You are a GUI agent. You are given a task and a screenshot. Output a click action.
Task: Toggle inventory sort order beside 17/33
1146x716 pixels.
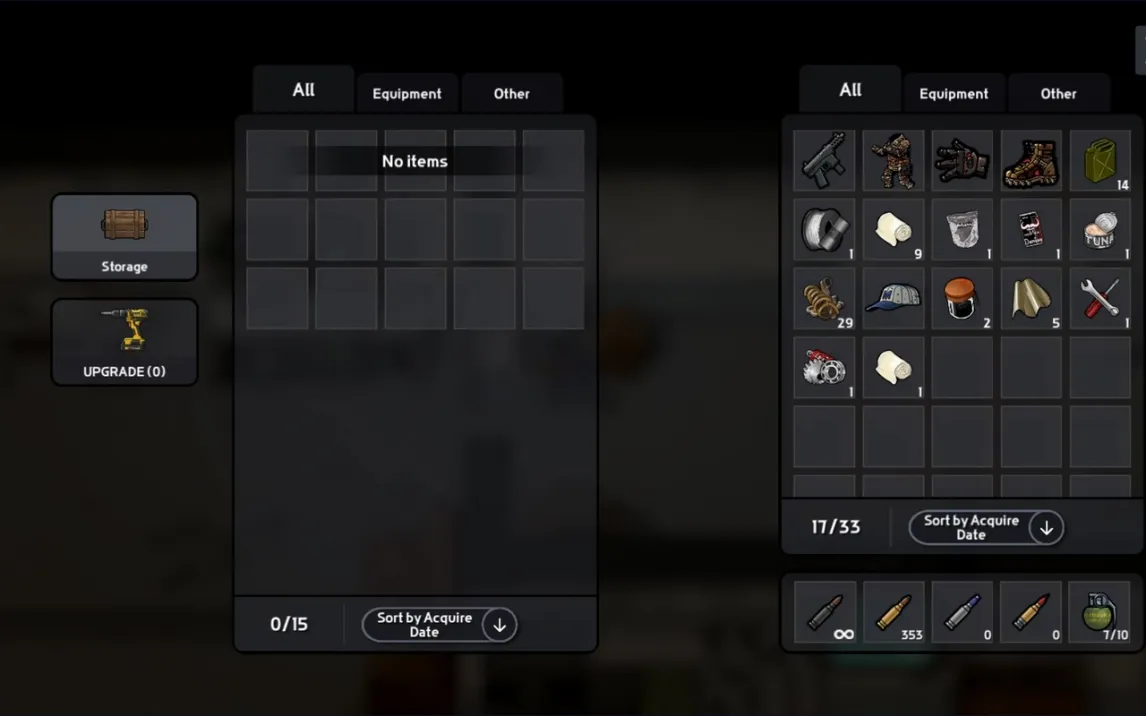tap(1046, 528)
